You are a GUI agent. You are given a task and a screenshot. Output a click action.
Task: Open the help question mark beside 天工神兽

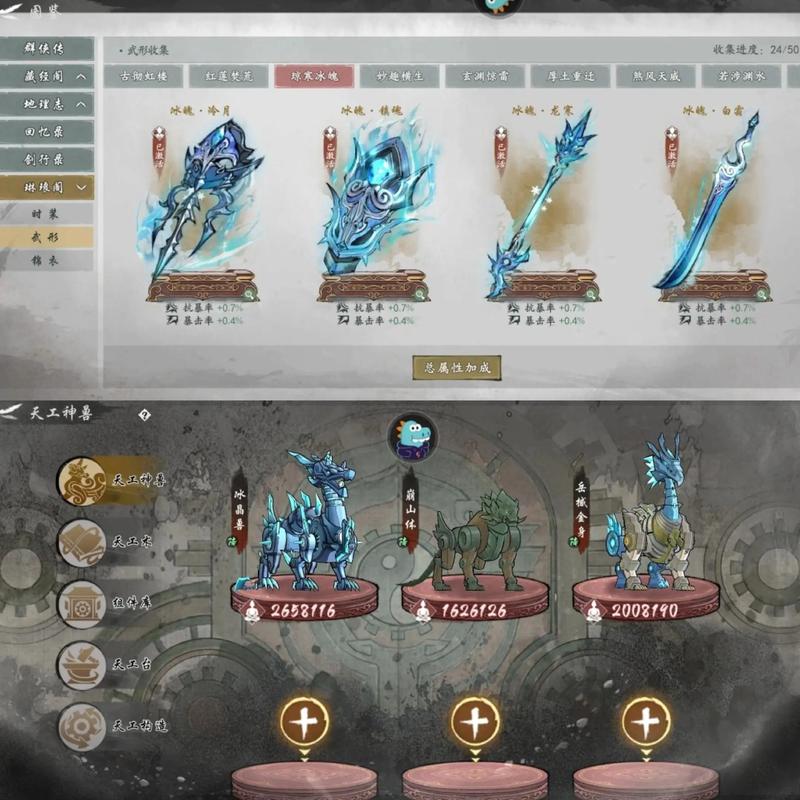pos(144,414)
